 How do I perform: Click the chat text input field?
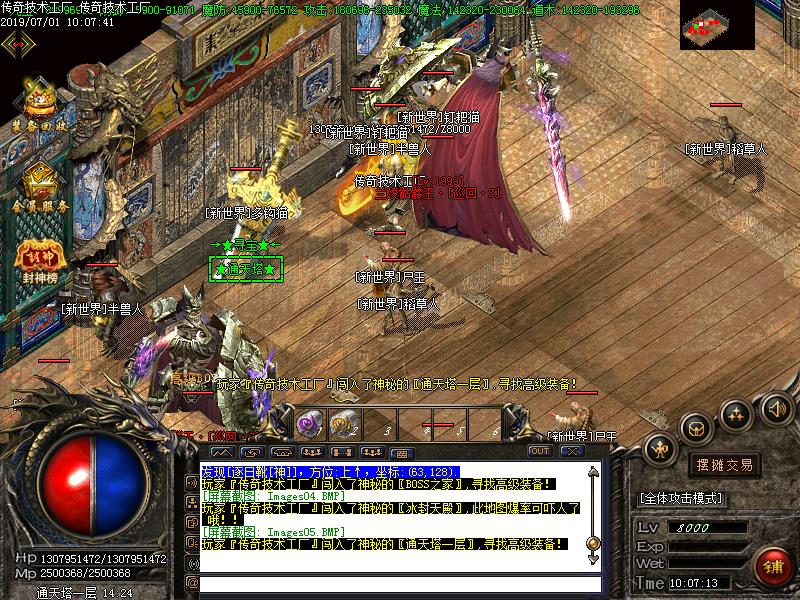click(395, 583)
